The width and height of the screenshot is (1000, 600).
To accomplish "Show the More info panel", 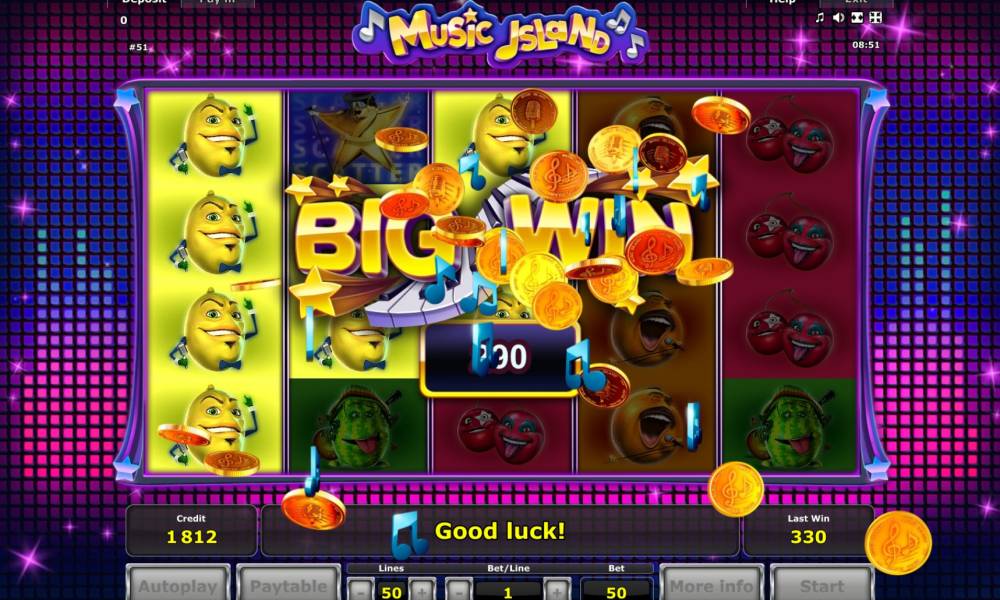I will point(710,584).
